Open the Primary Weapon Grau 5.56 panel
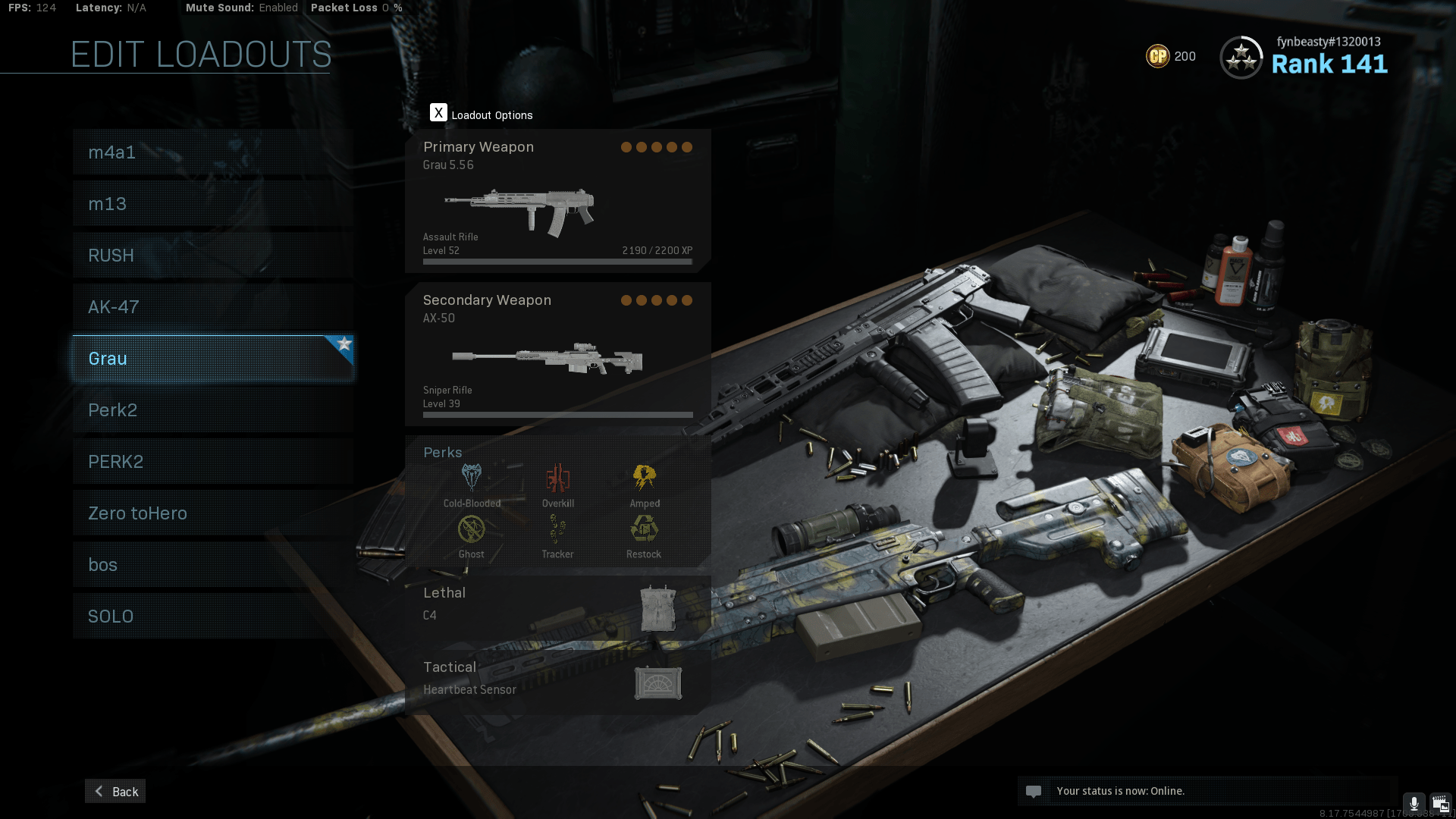 [559, 199]
